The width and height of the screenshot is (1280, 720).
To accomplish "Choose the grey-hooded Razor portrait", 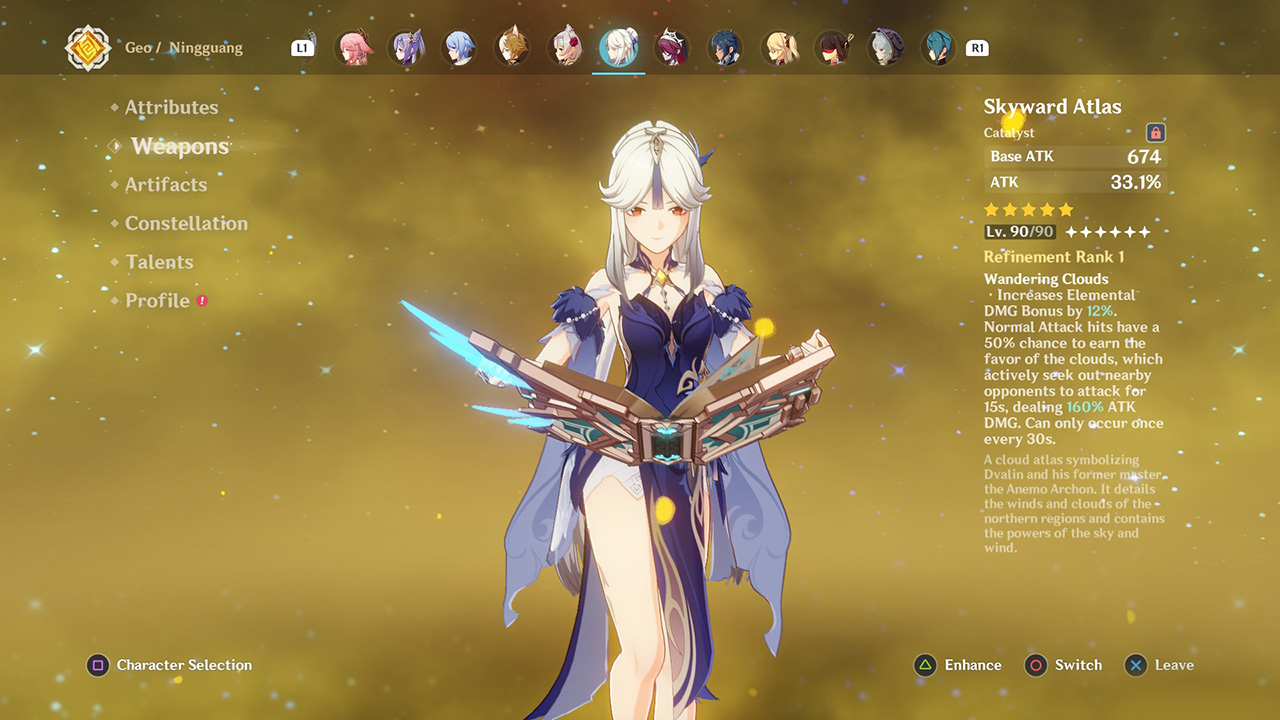I will (x=884, y=47).
